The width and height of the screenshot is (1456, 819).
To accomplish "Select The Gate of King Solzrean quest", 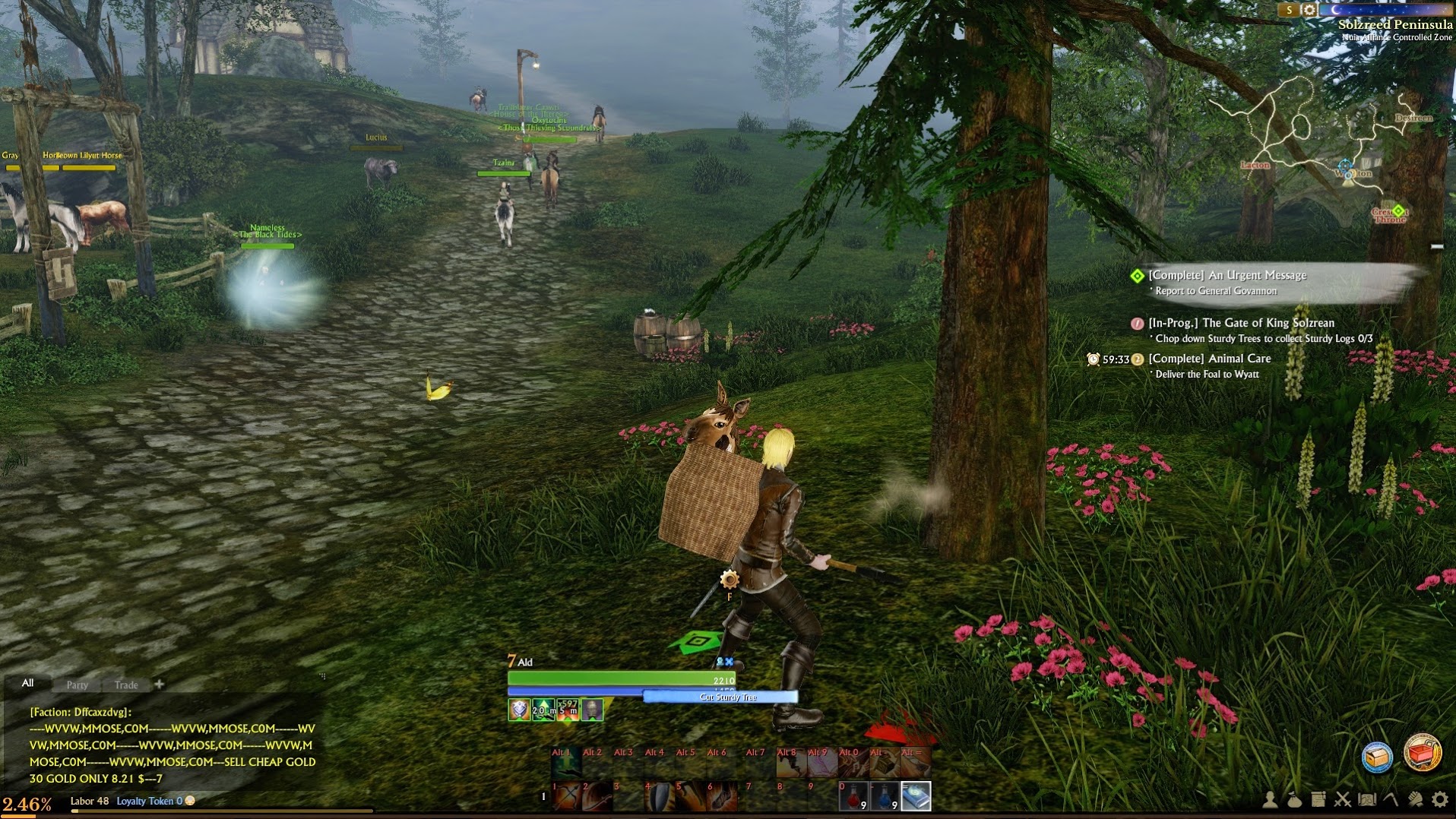I will 1241,323.
